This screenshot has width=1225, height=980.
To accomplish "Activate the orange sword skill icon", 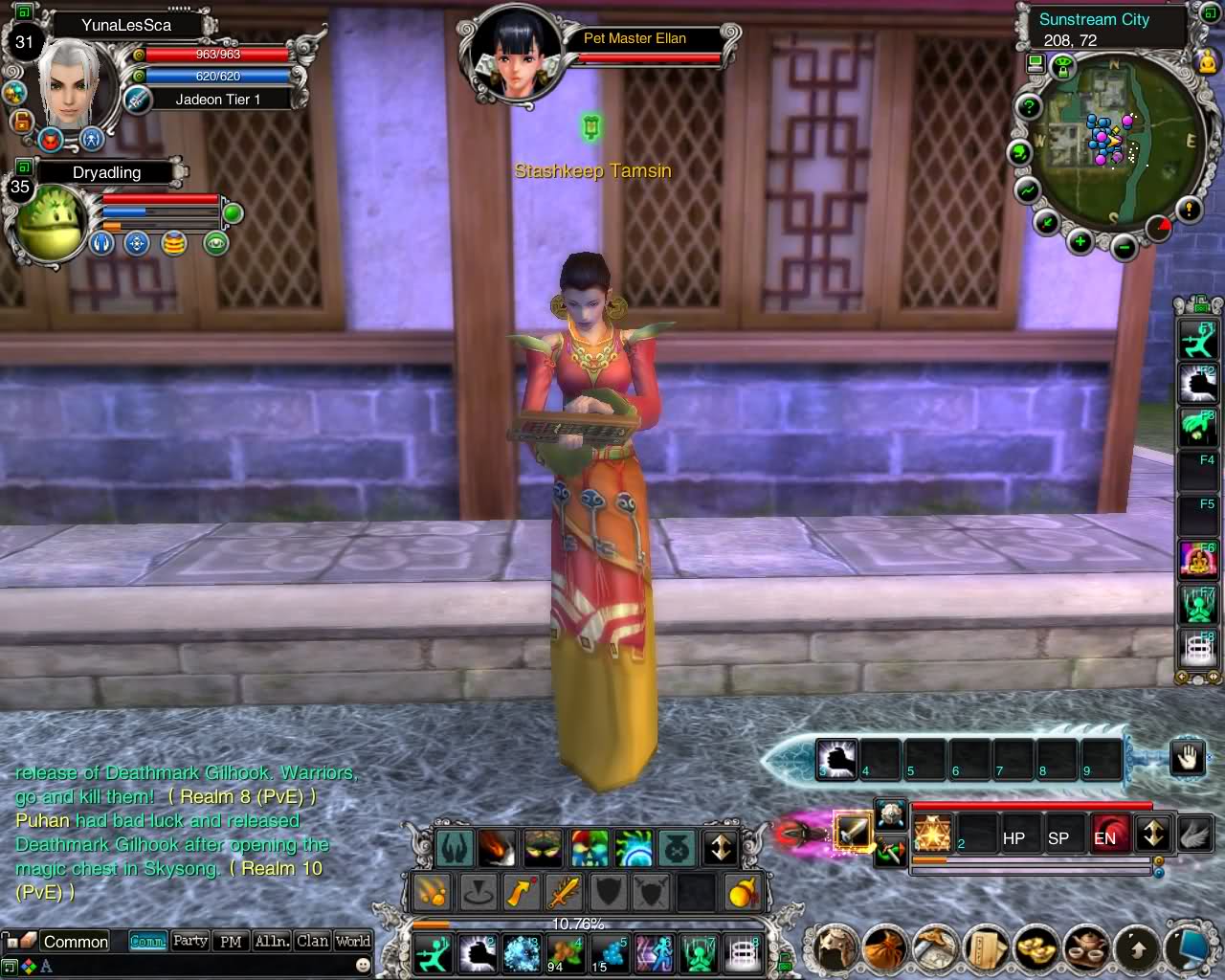I will click(565, 893).
